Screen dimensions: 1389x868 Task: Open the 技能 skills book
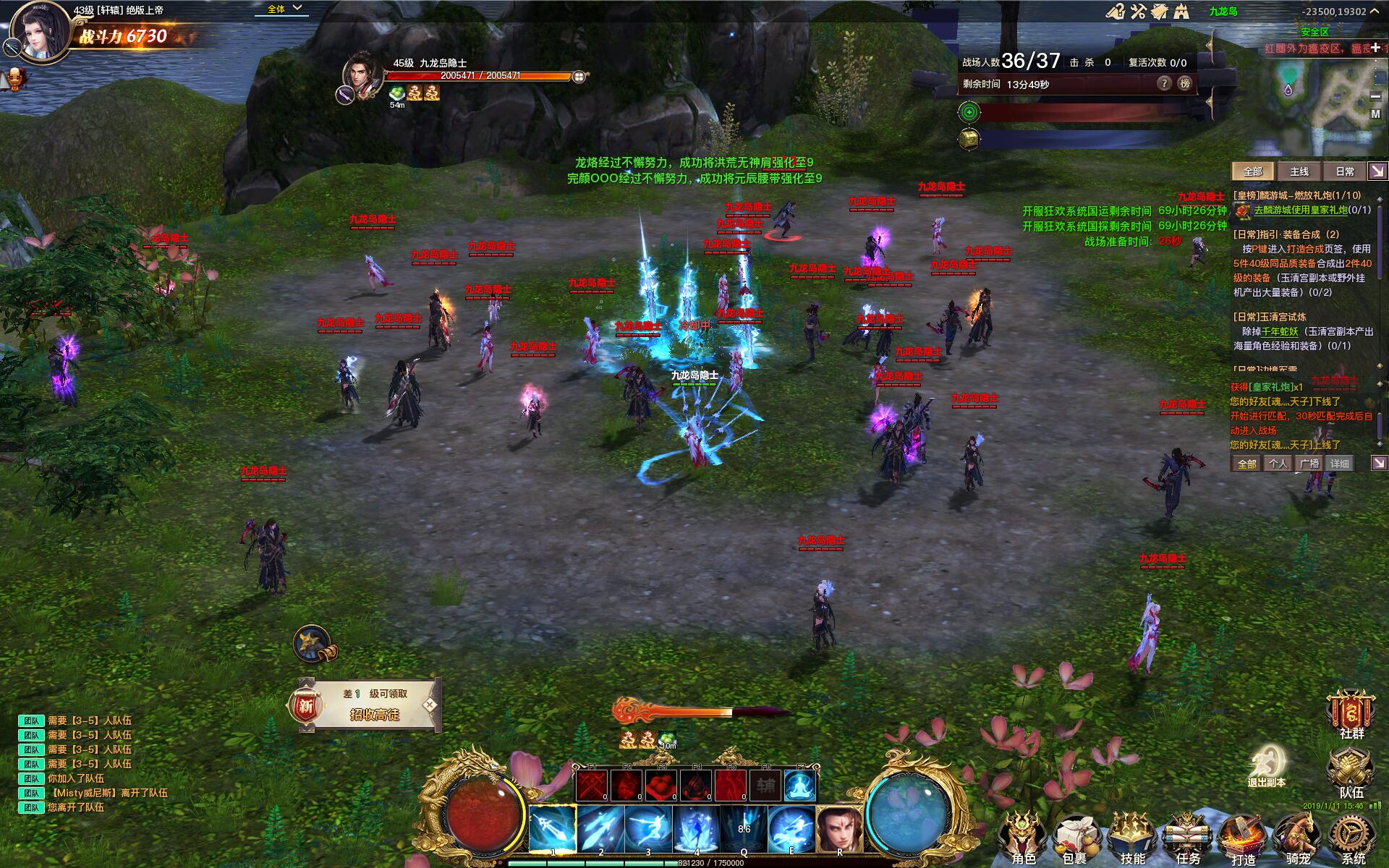click(1132, 838)
